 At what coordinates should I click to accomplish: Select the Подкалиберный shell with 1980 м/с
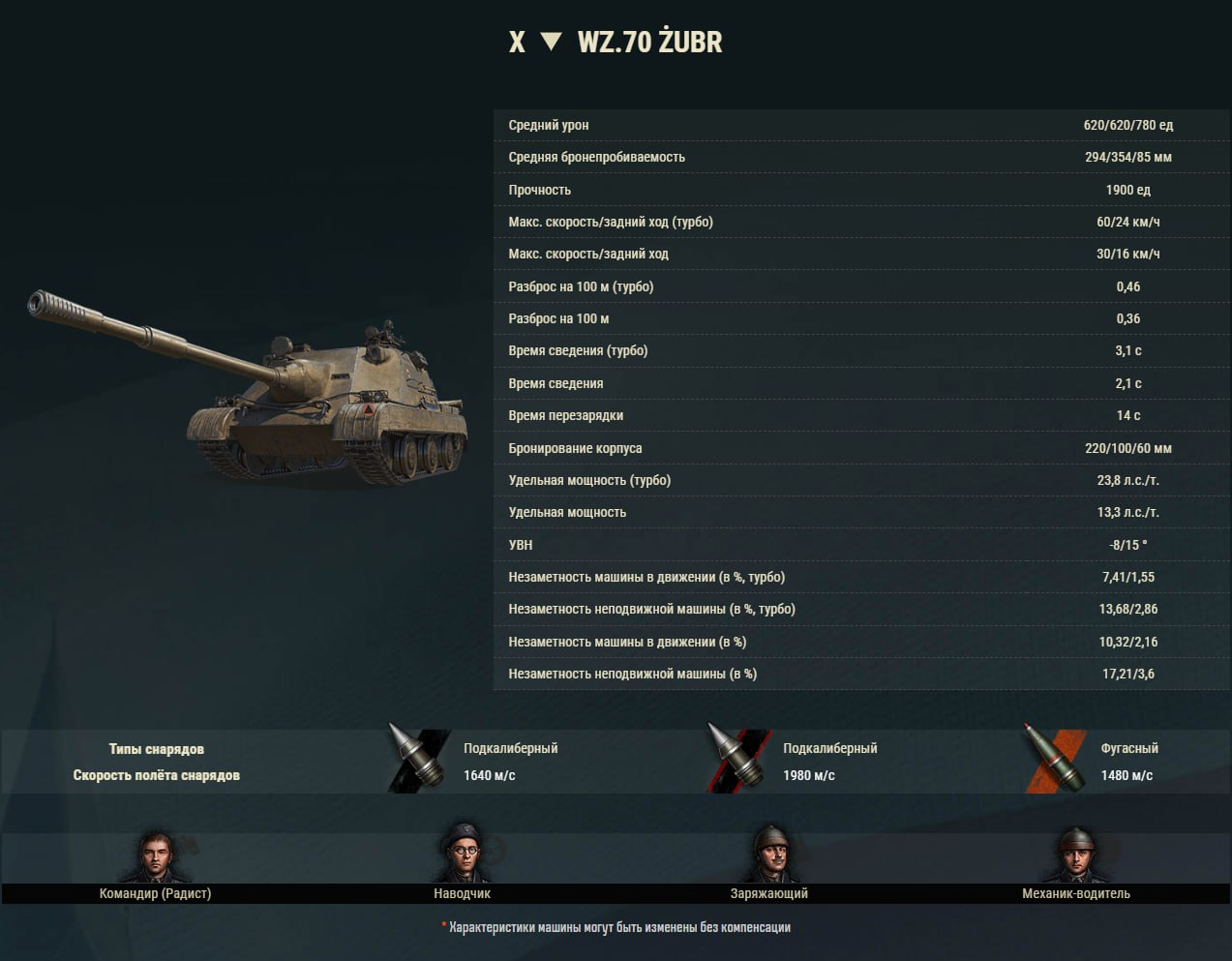click(737, 761)
